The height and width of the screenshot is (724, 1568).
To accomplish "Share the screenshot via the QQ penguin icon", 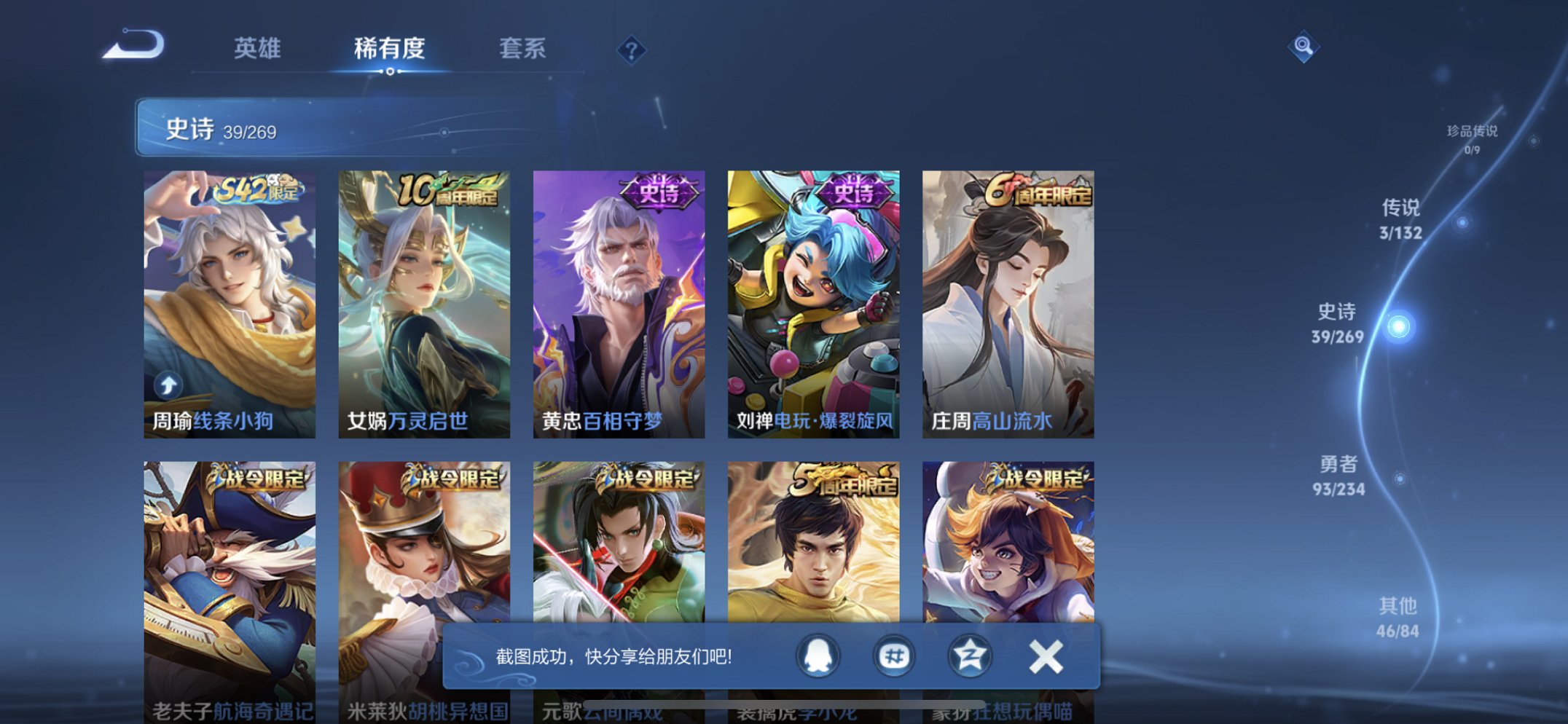I will coord(818,656).
